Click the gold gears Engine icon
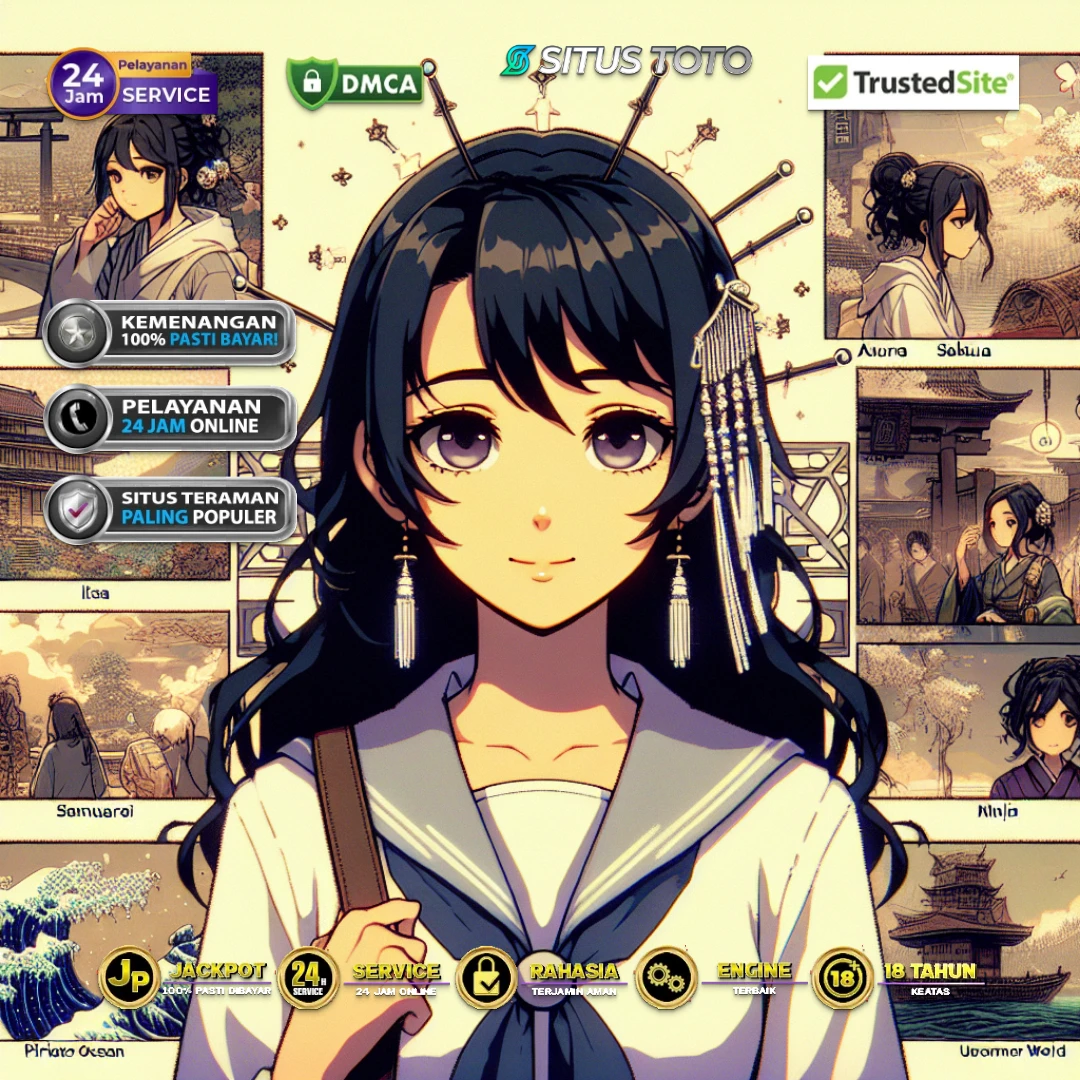The height and width of the screenshot is (1080, 1080). point(664,977)
